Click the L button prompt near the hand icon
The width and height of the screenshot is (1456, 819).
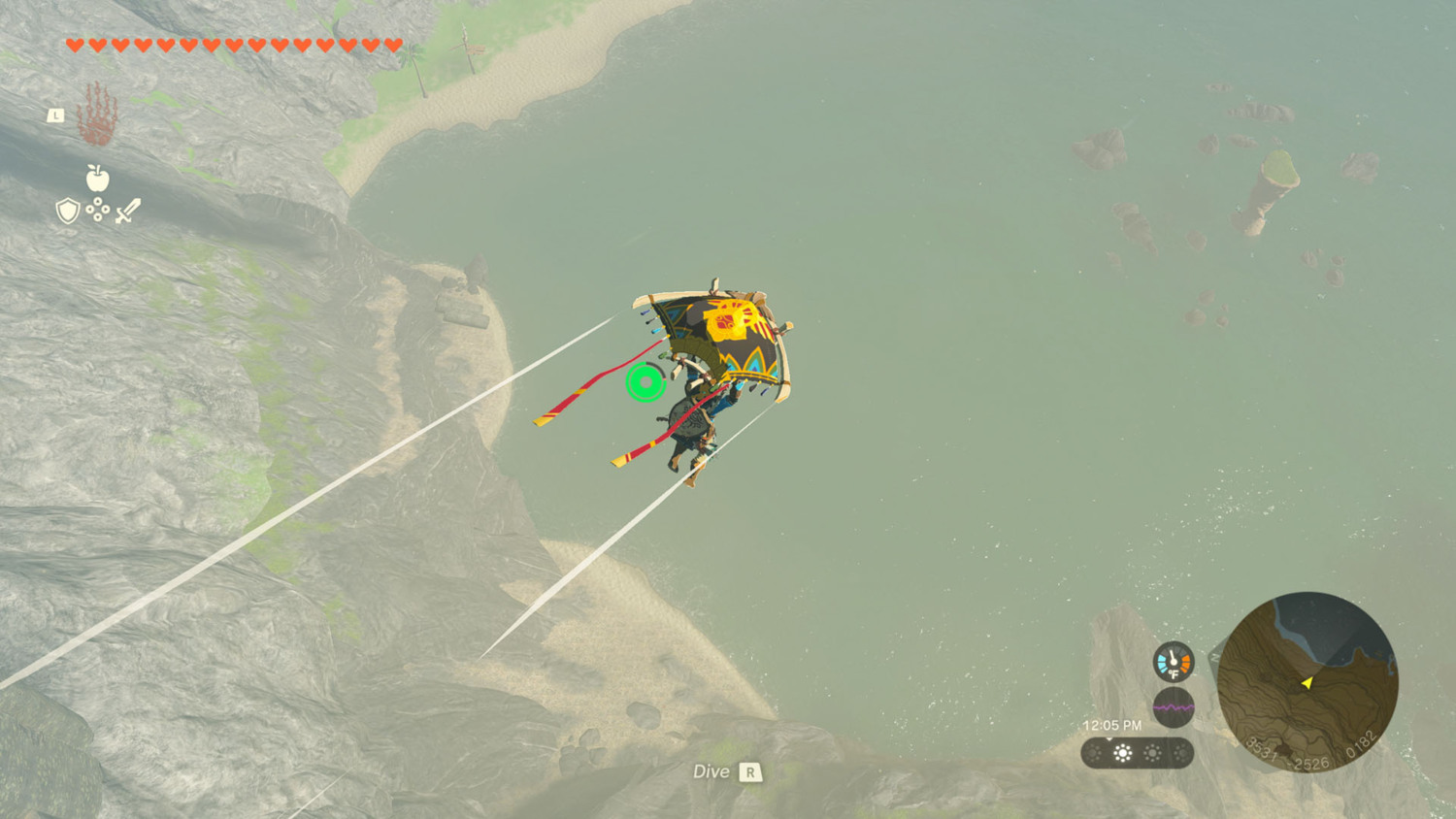tap(56, 115)
